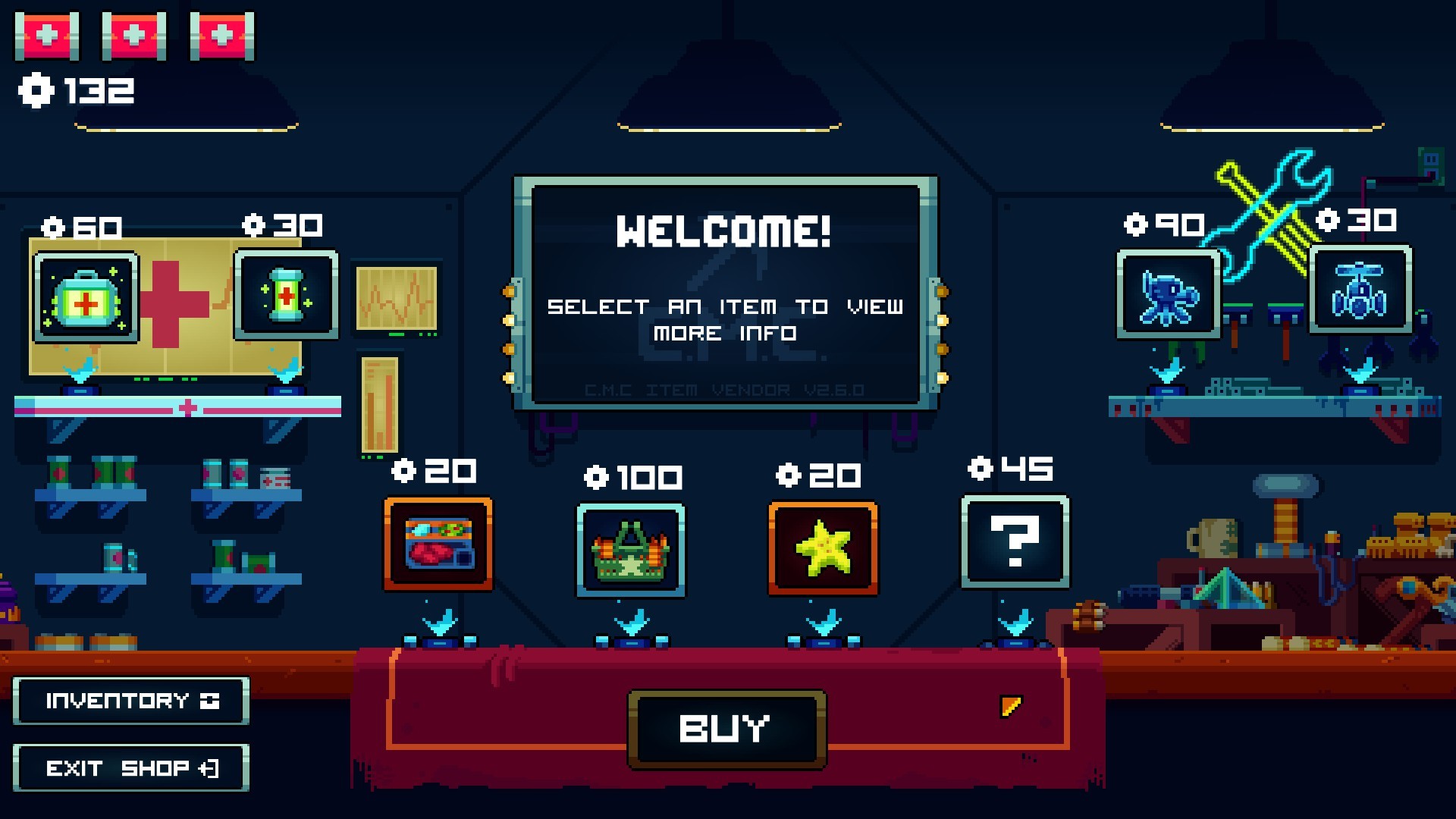Open the Inventory panel
Screen dimensions: 1456x819
[130, 701]
